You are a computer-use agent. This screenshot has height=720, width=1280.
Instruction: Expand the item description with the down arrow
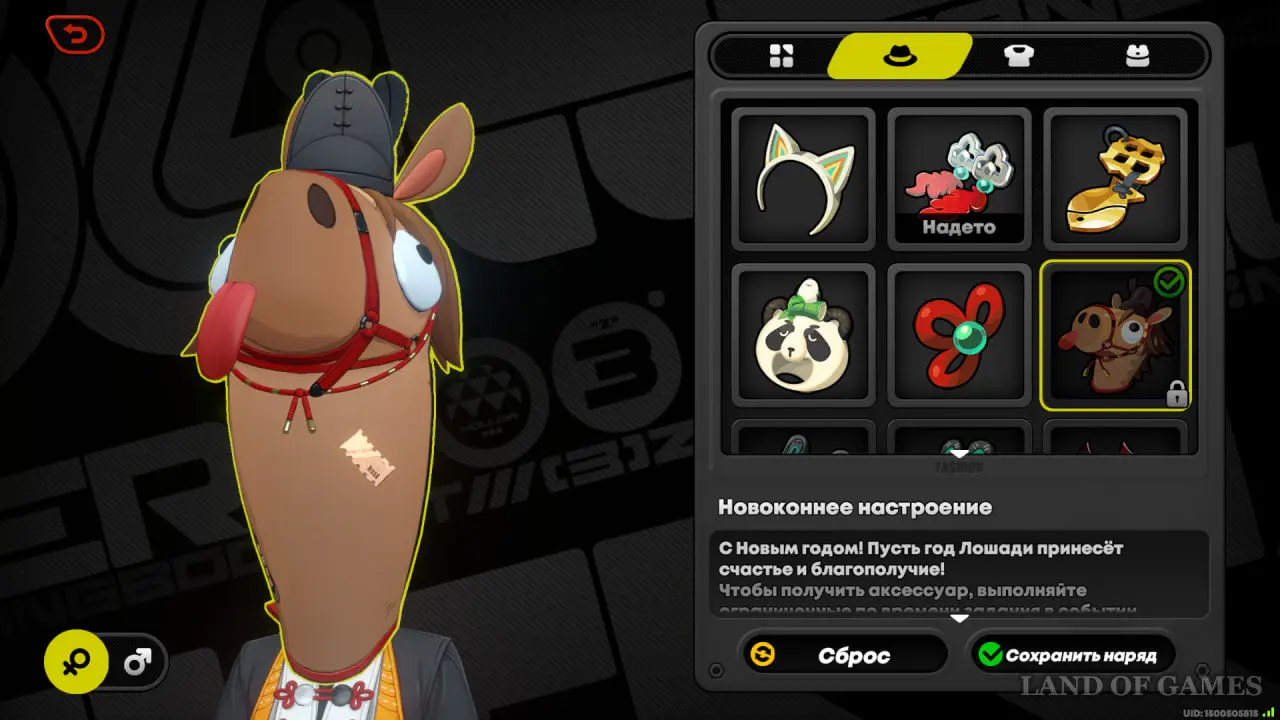tap(959, 618)
